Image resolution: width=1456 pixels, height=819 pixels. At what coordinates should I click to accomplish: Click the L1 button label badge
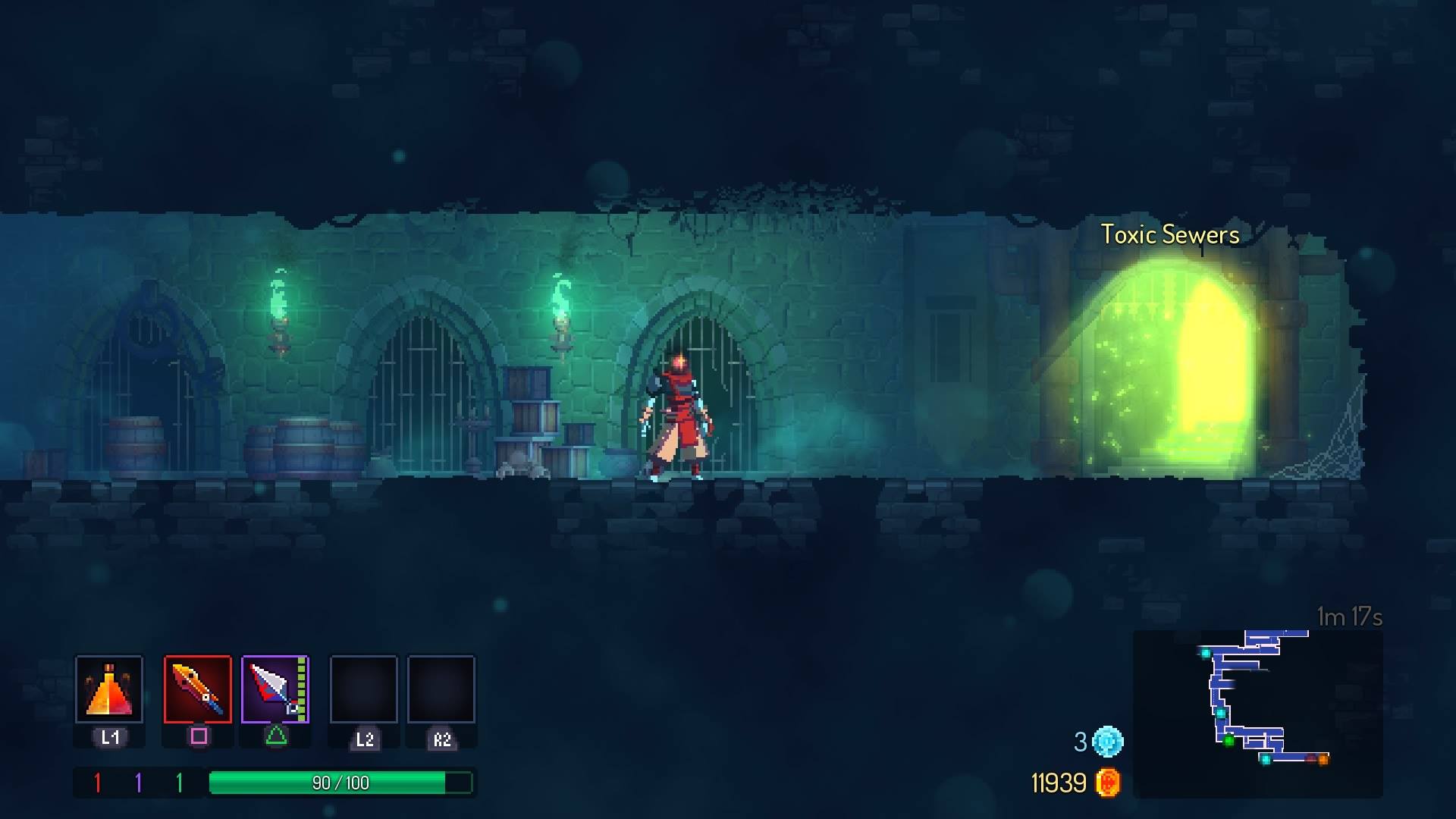click(108, 735)
